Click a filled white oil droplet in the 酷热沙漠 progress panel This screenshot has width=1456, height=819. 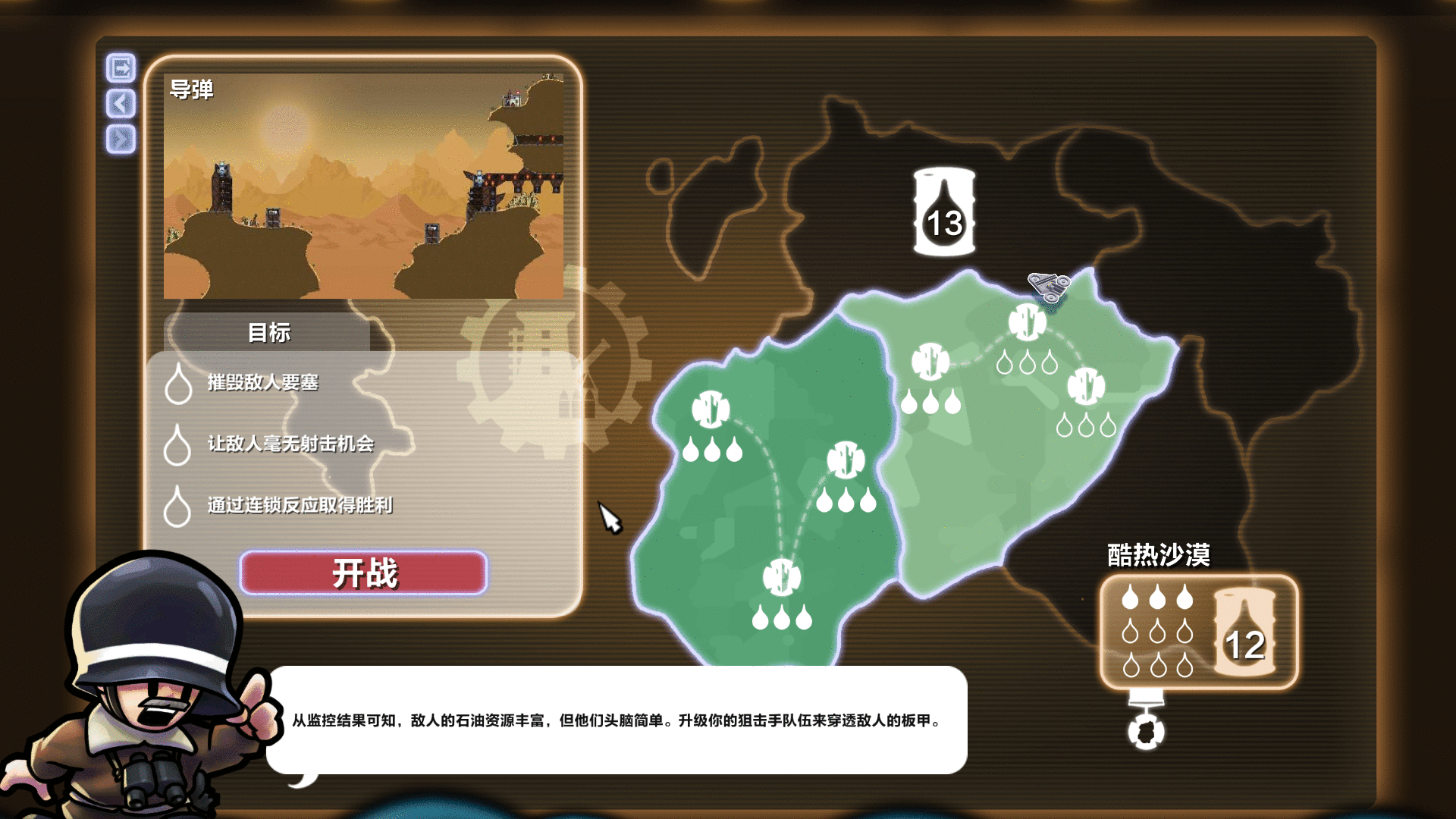(1130, 599)
